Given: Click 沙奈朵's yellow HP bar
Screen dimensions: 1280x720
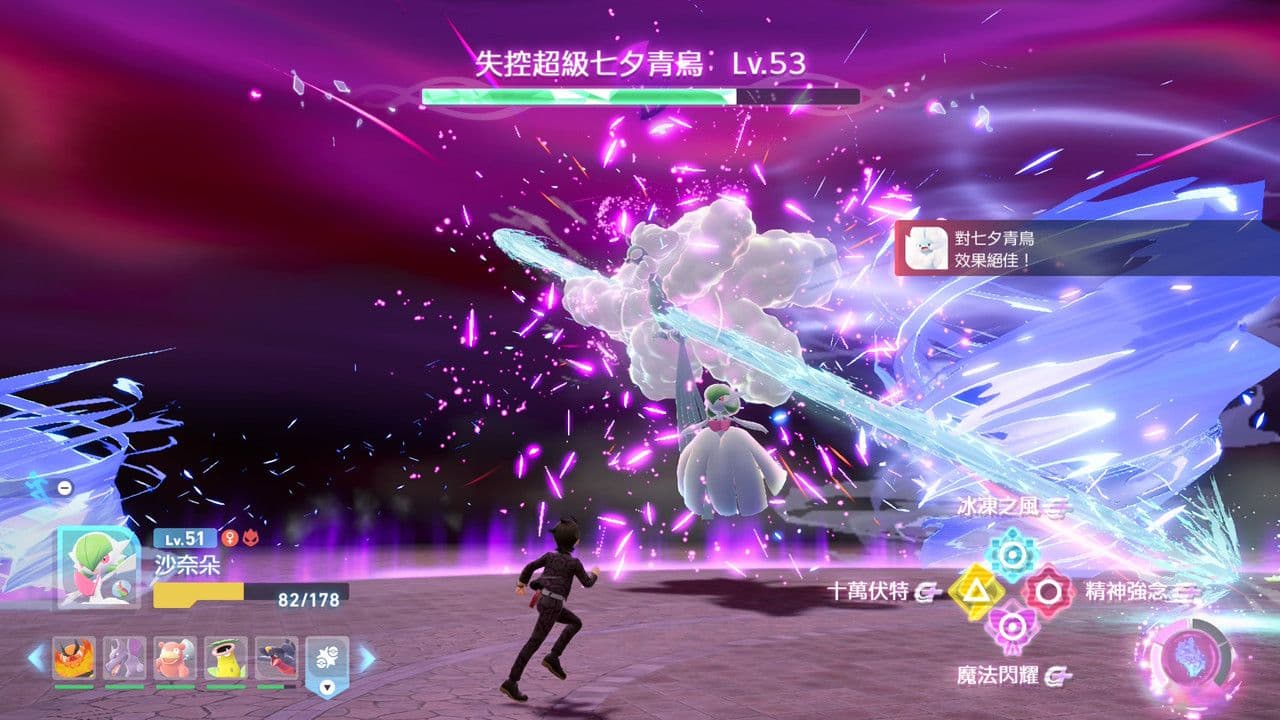Looking at the screenshot, I should (197, 593).
